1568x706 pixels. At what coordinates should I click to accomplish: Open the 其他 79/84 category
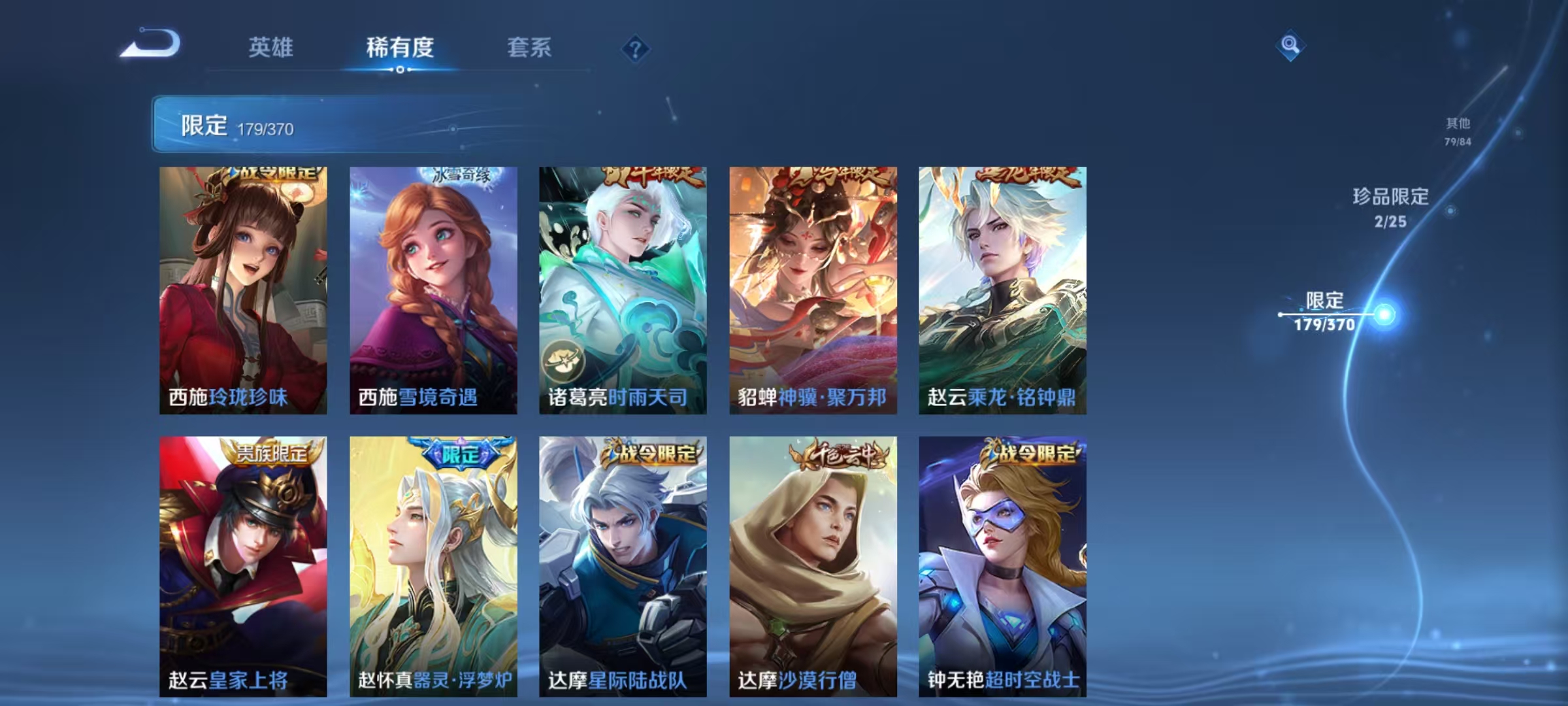(x=1456, y=129)
